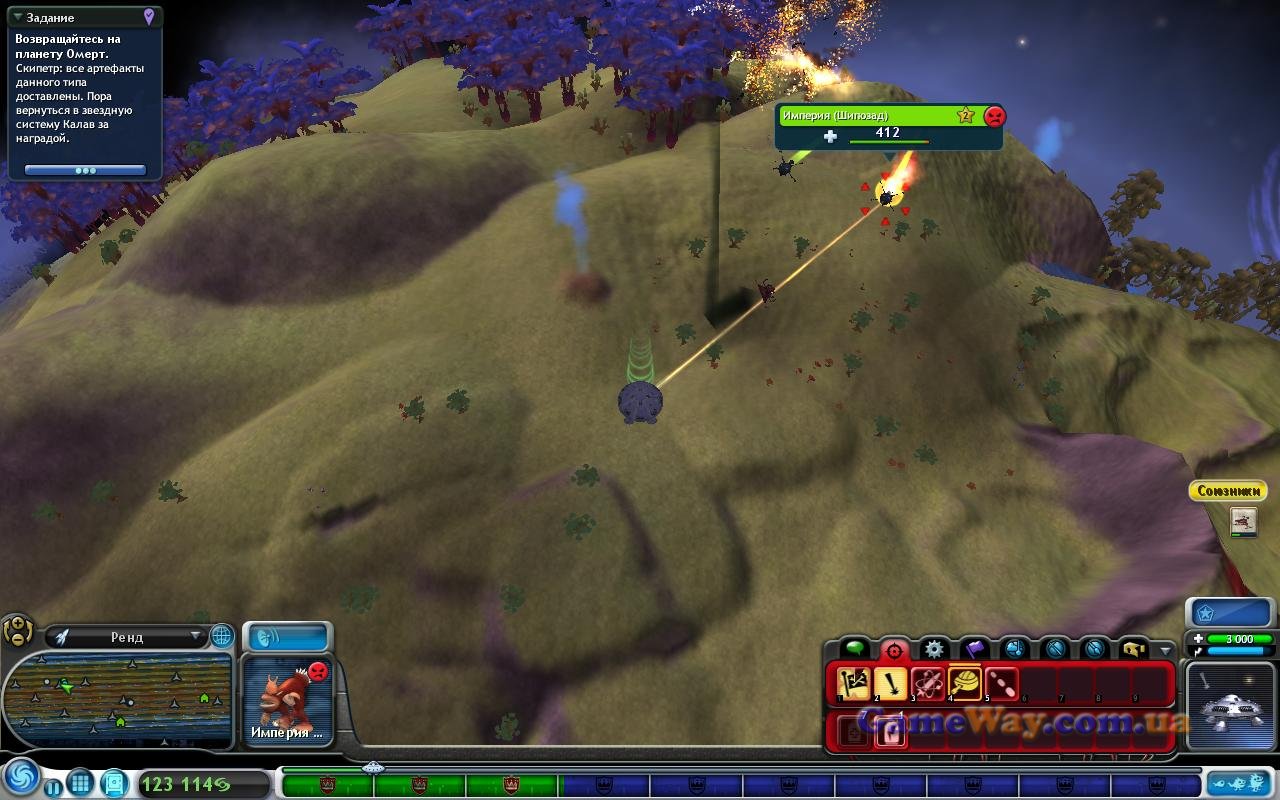Expand the mission tracker dots button

[85, 171]
